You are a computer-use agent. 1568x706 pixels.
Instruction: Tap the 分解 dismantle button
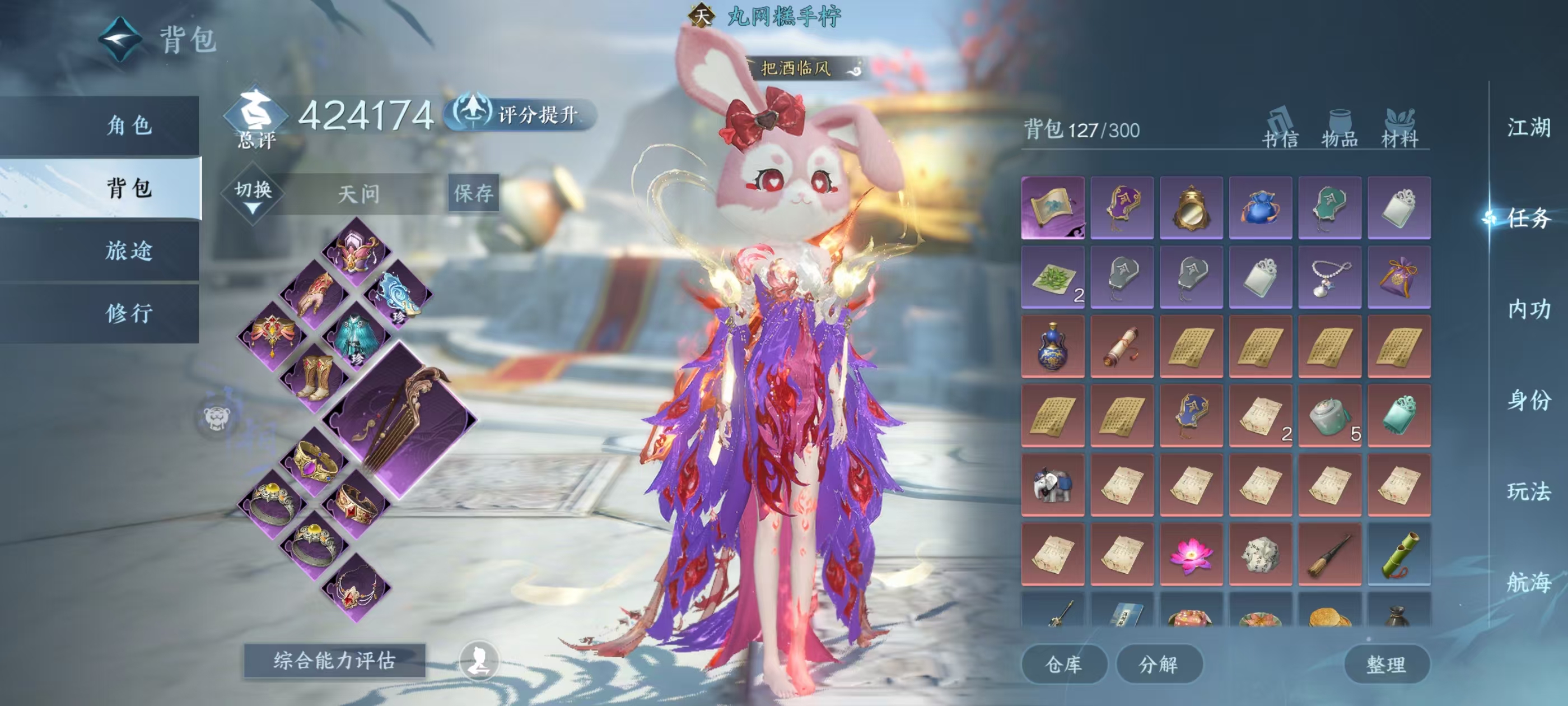tap(1158, 664)
